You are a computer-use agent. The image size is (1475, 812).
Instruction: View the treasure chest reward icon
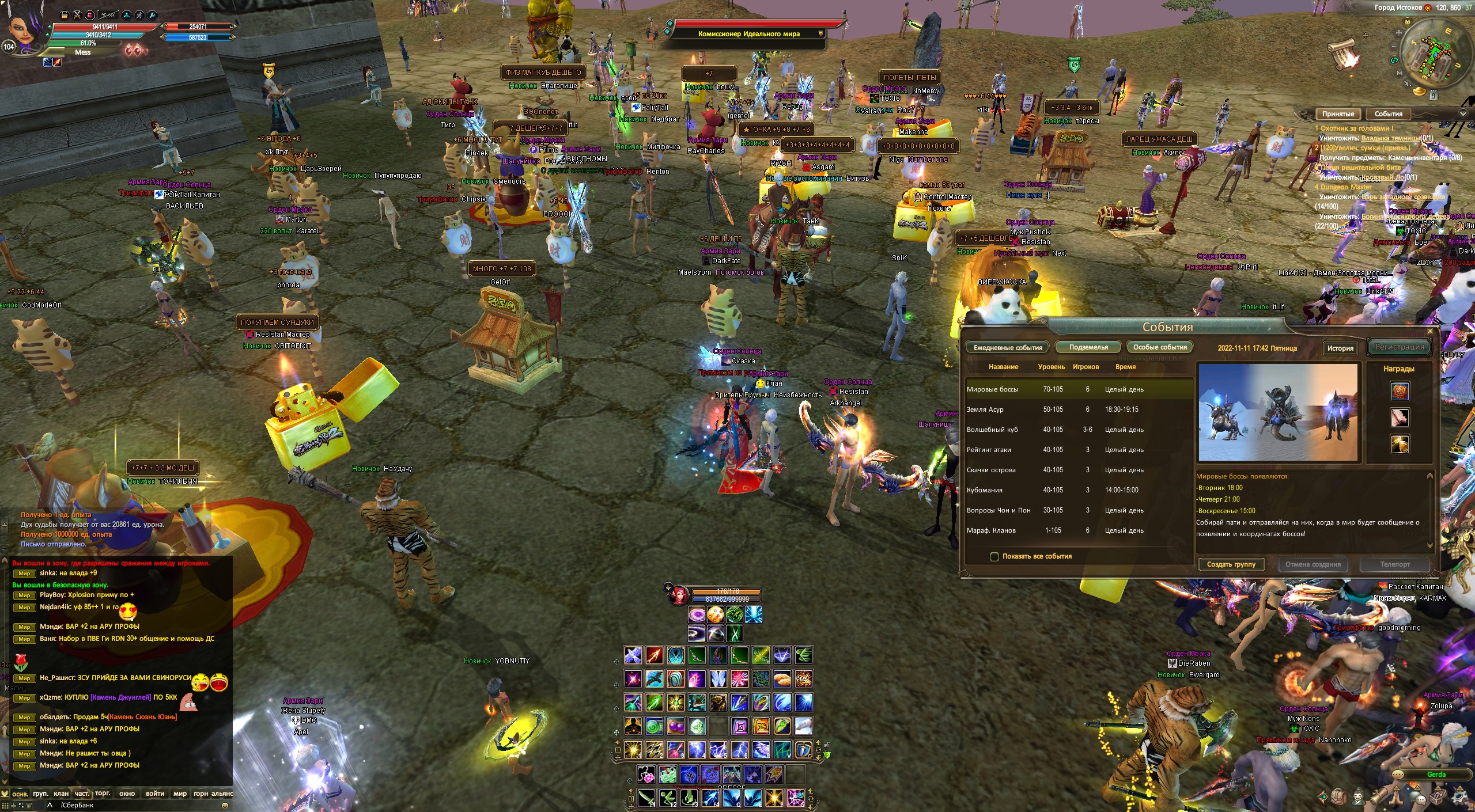(1400, 391)
